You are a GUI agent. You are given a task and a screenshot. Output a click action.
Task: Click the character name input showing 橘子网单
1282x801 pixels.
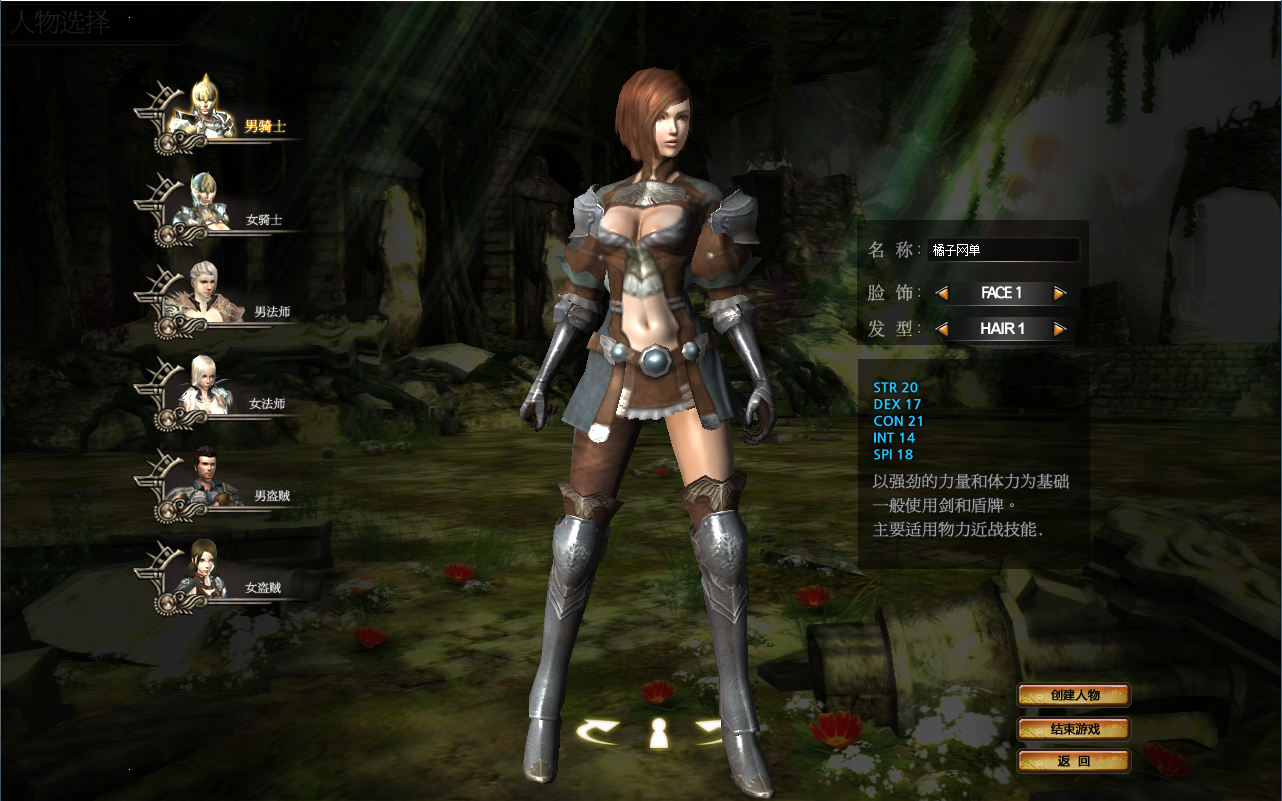1005,249
